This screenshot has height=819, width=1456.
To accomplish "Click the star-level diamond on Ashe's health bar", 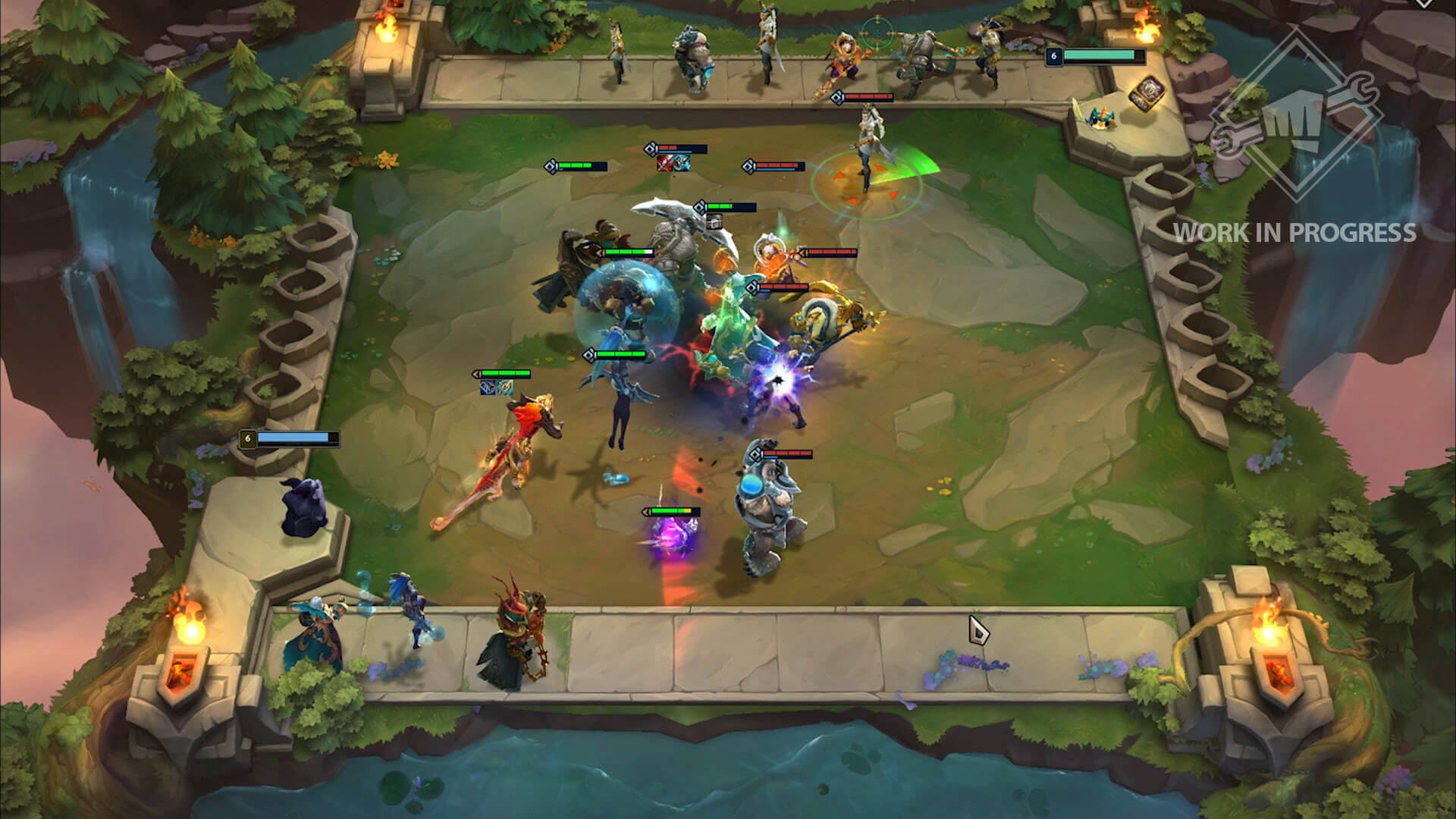I will click(837, 96).
